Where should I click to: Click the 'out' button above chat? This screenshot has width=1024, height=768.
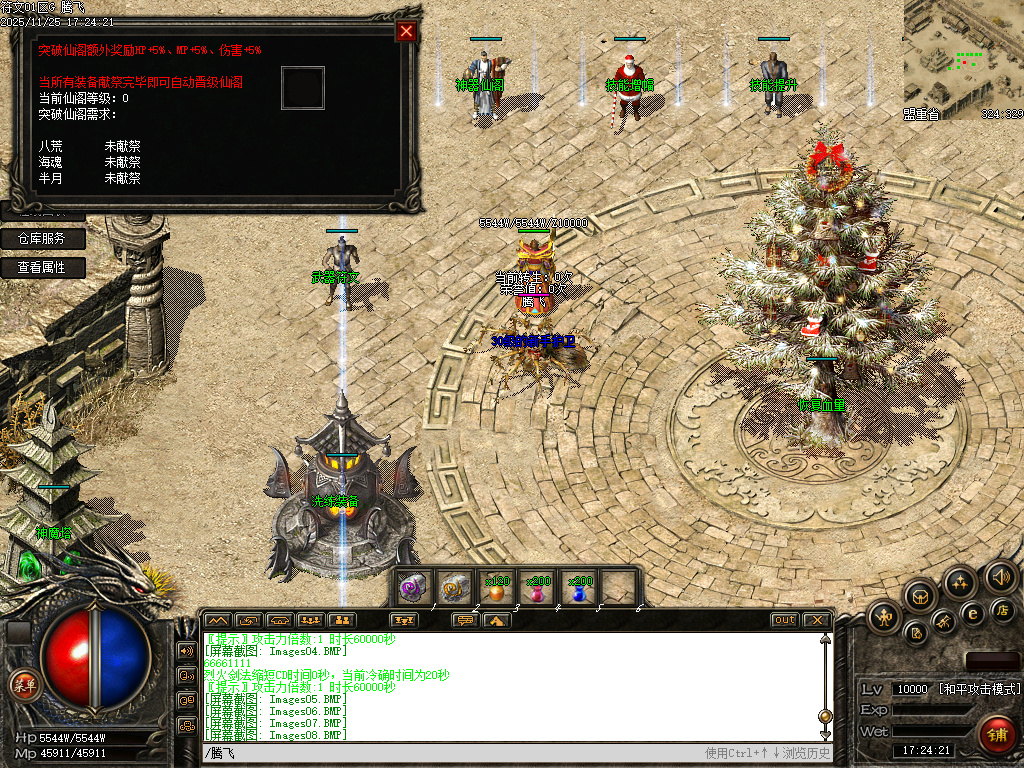pyautogui.click(x=785, y=620)
